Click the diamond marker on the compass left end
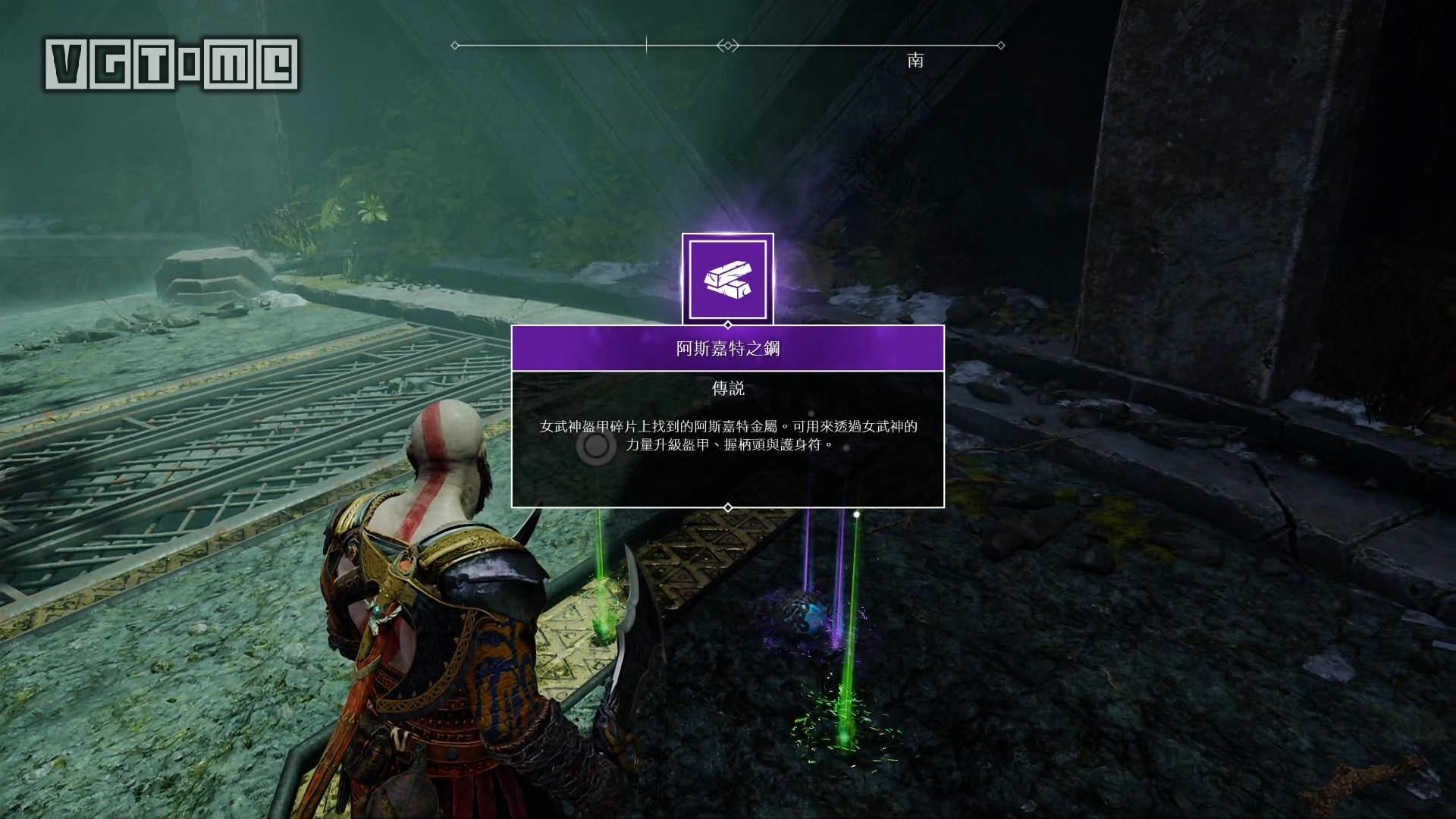The width and height of the screenshot is (1456, 819). (x=454, y=44)
